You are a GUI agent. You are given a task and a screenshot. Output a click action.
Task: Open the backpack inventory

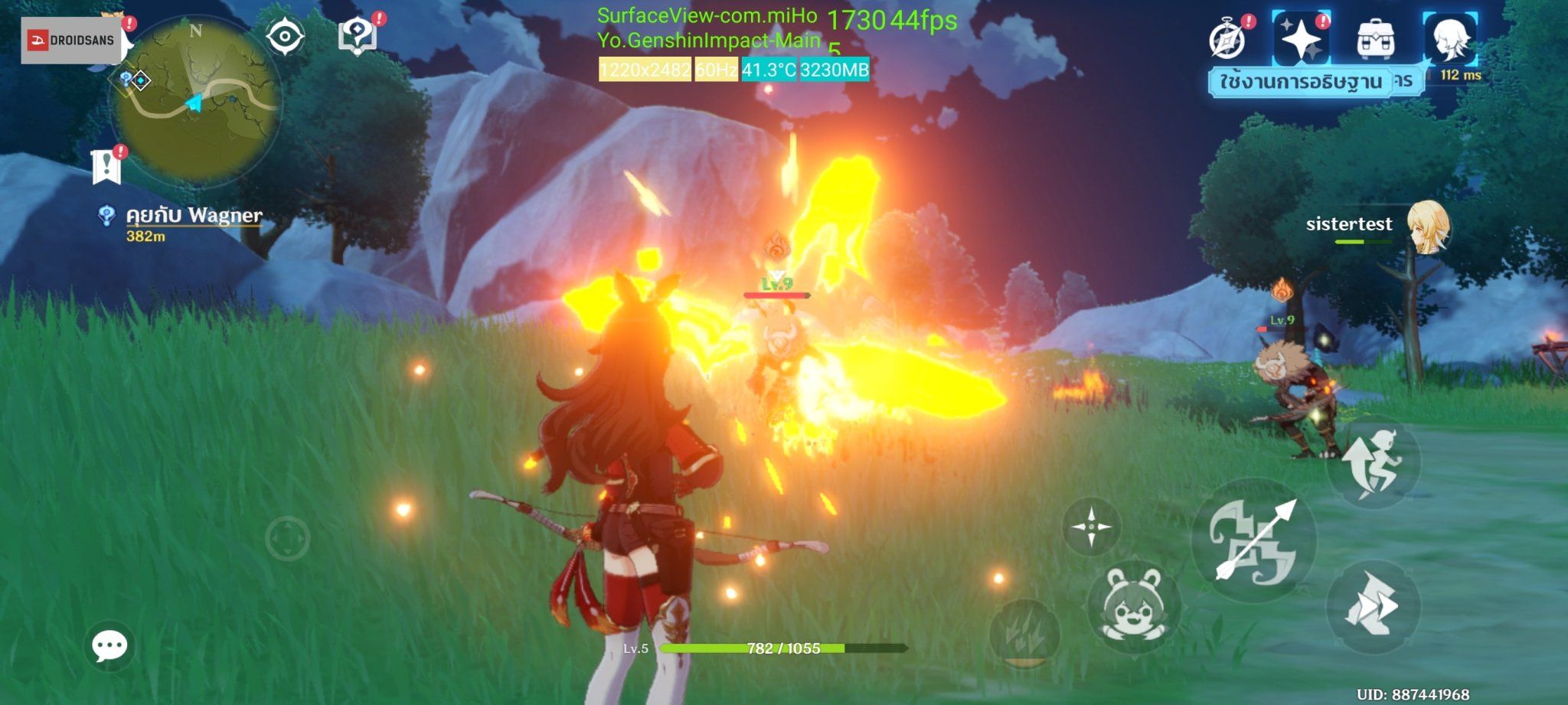[x=1375, y=39]
